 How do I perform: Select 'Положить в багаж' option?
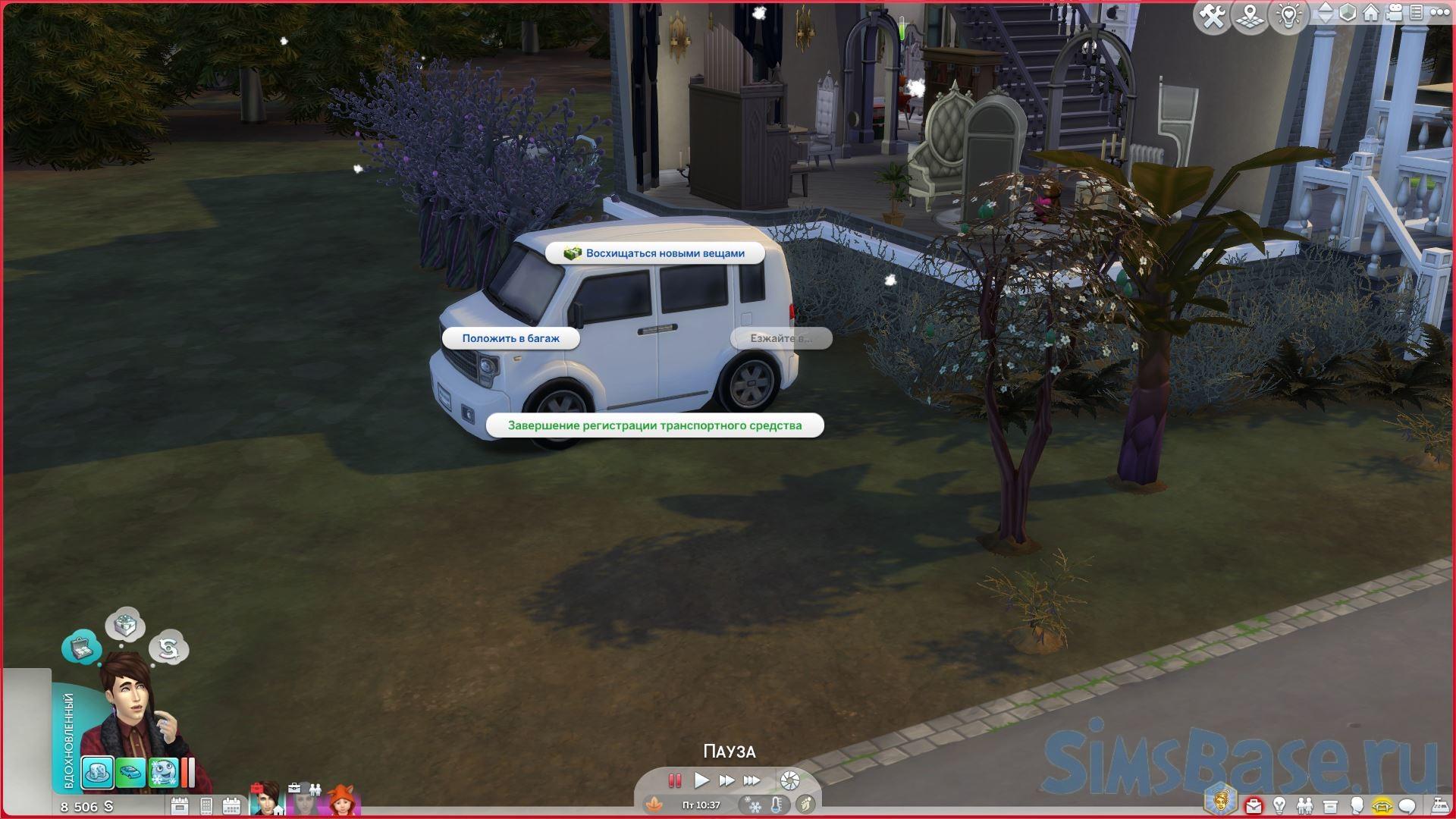[510, 338]
